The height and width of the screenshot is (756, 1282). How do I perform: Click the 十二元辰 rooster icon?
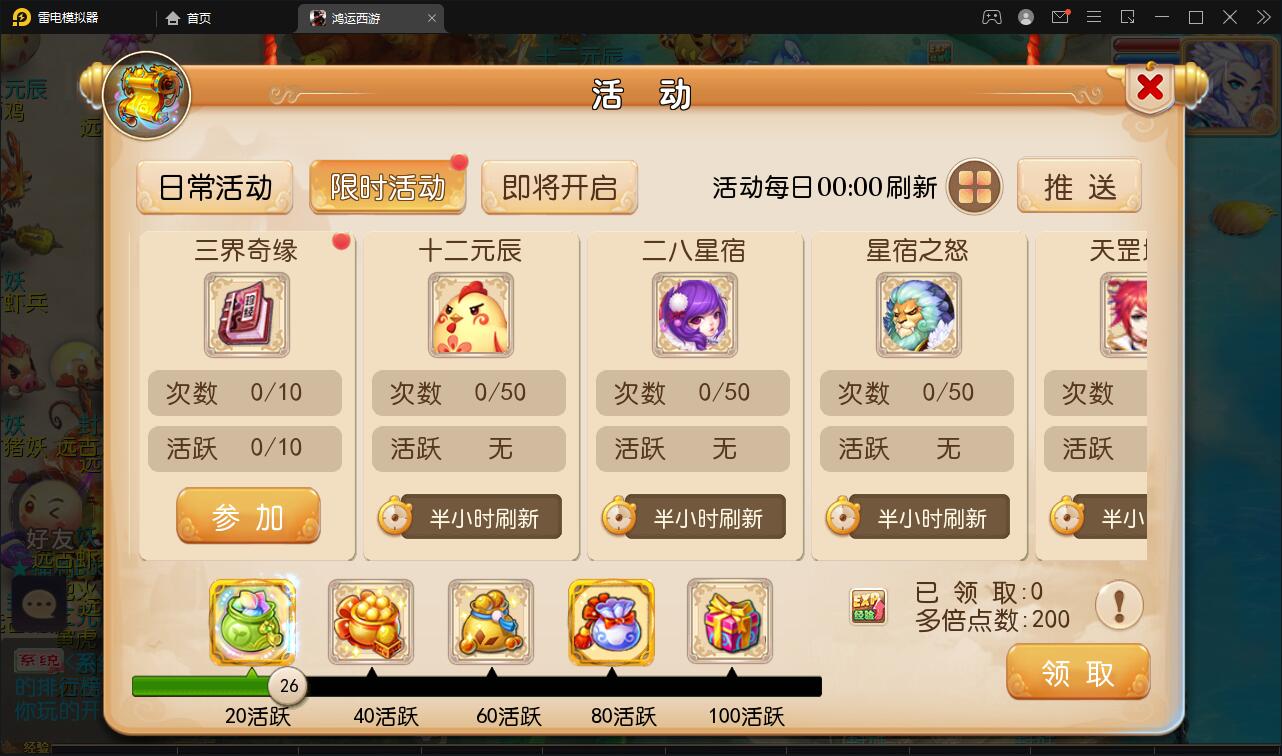pyautogui.click(x=469, y=315)
